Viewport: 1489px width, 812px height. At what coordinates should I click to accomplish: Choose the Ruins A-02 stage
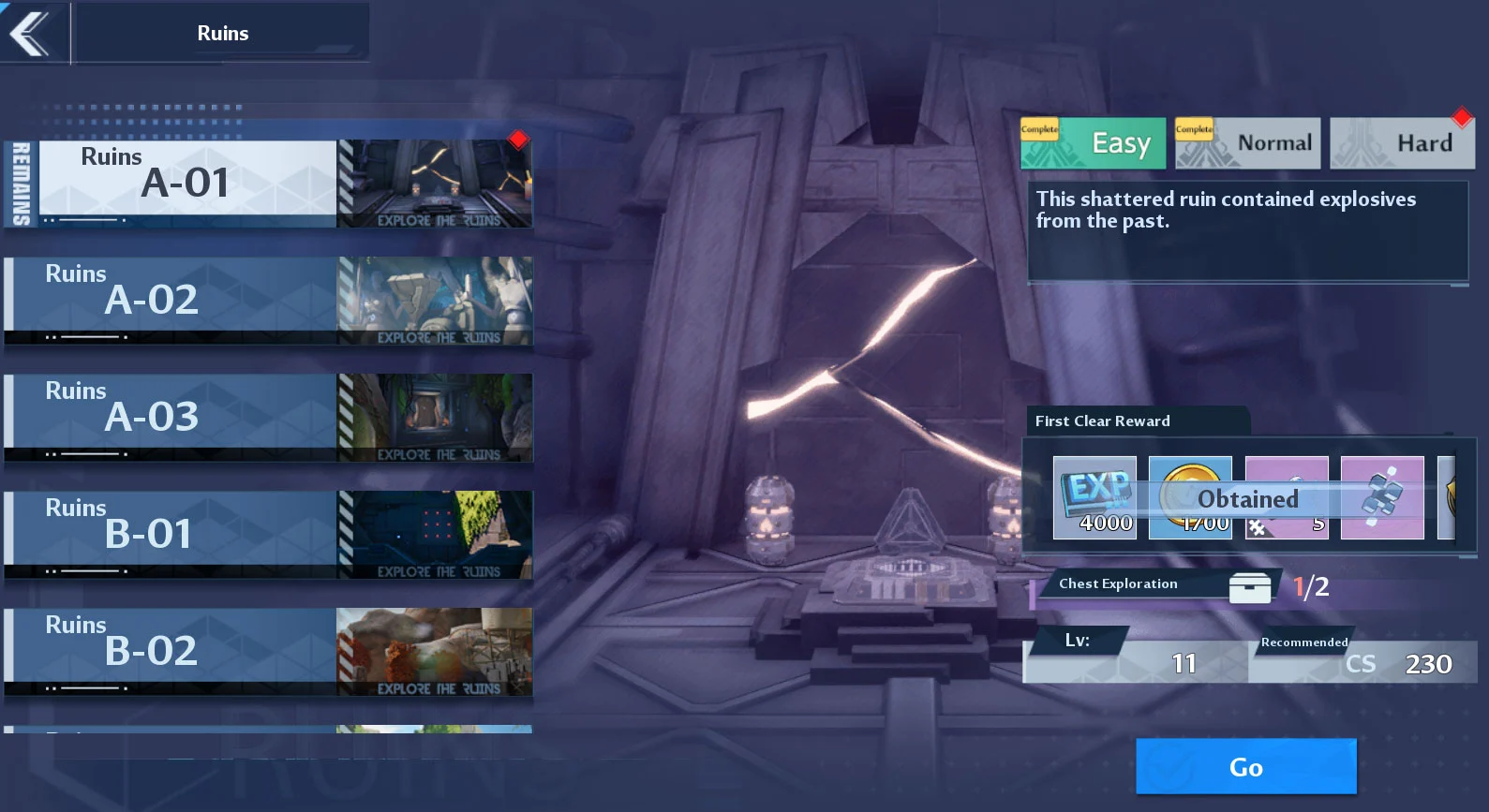[267, 301]
